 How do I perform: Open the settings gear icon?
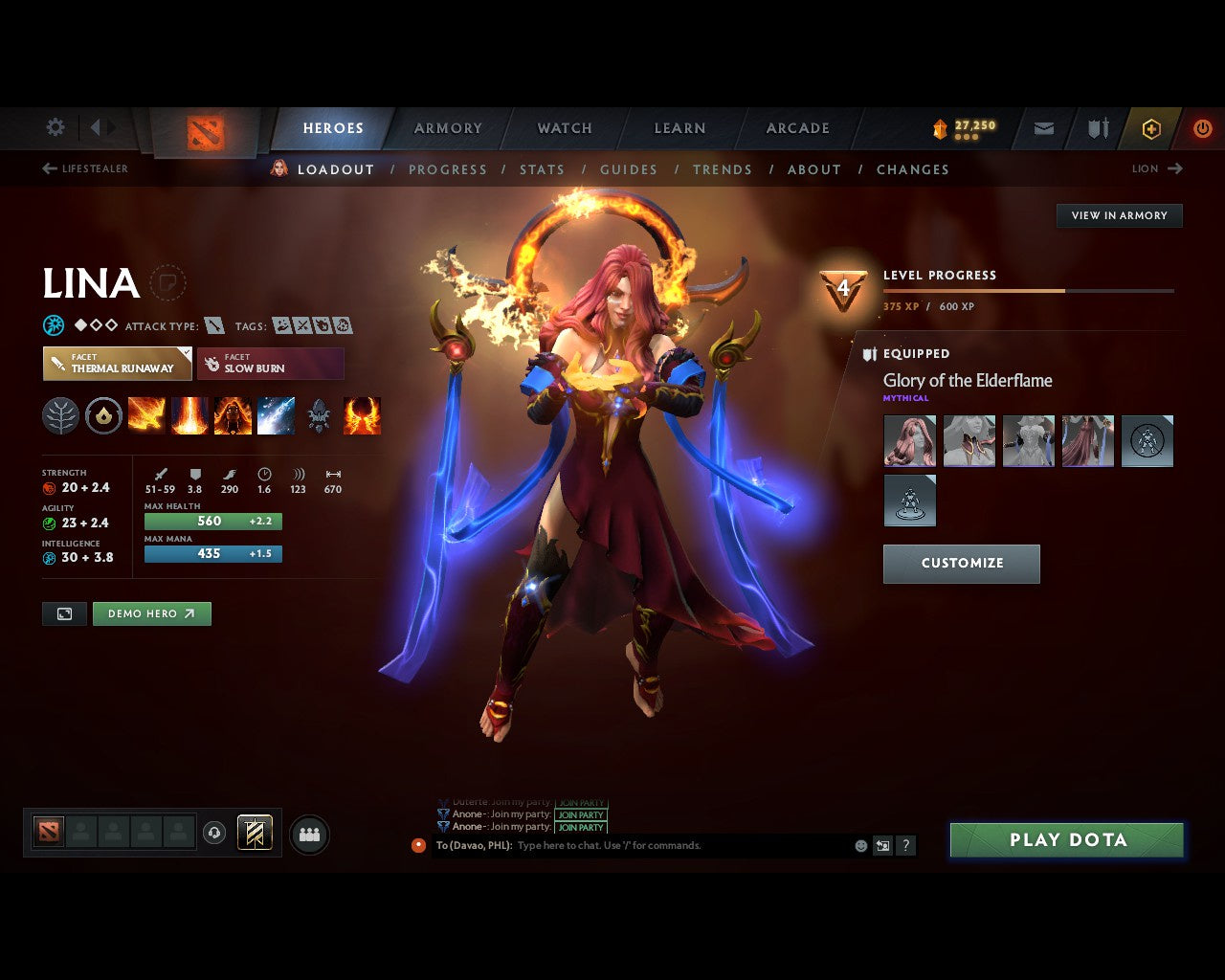point(55,127)
